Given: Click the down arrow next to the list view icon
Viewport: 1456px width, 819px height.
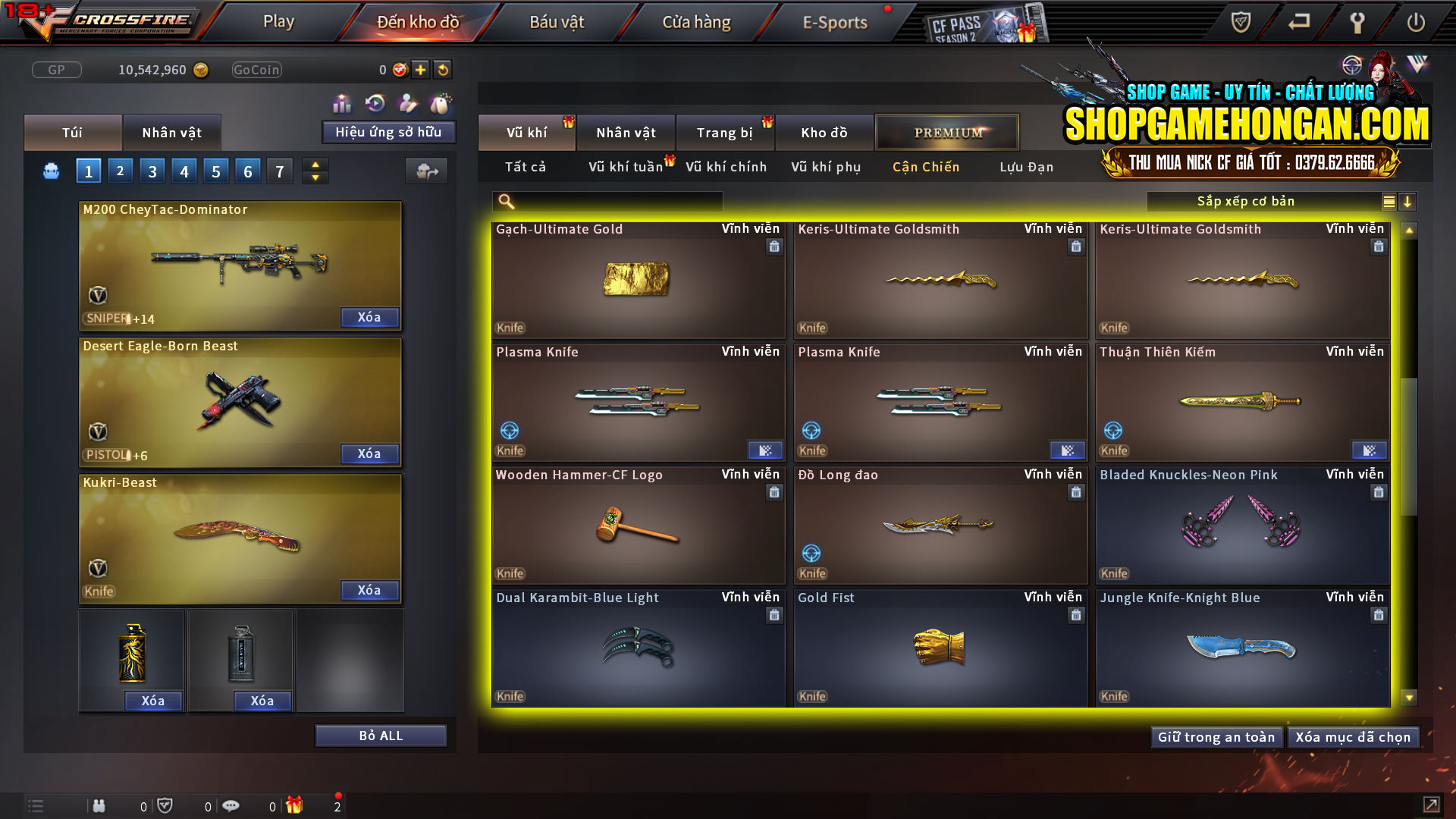Looking at the screenshot, I should tap(1408, 201).
